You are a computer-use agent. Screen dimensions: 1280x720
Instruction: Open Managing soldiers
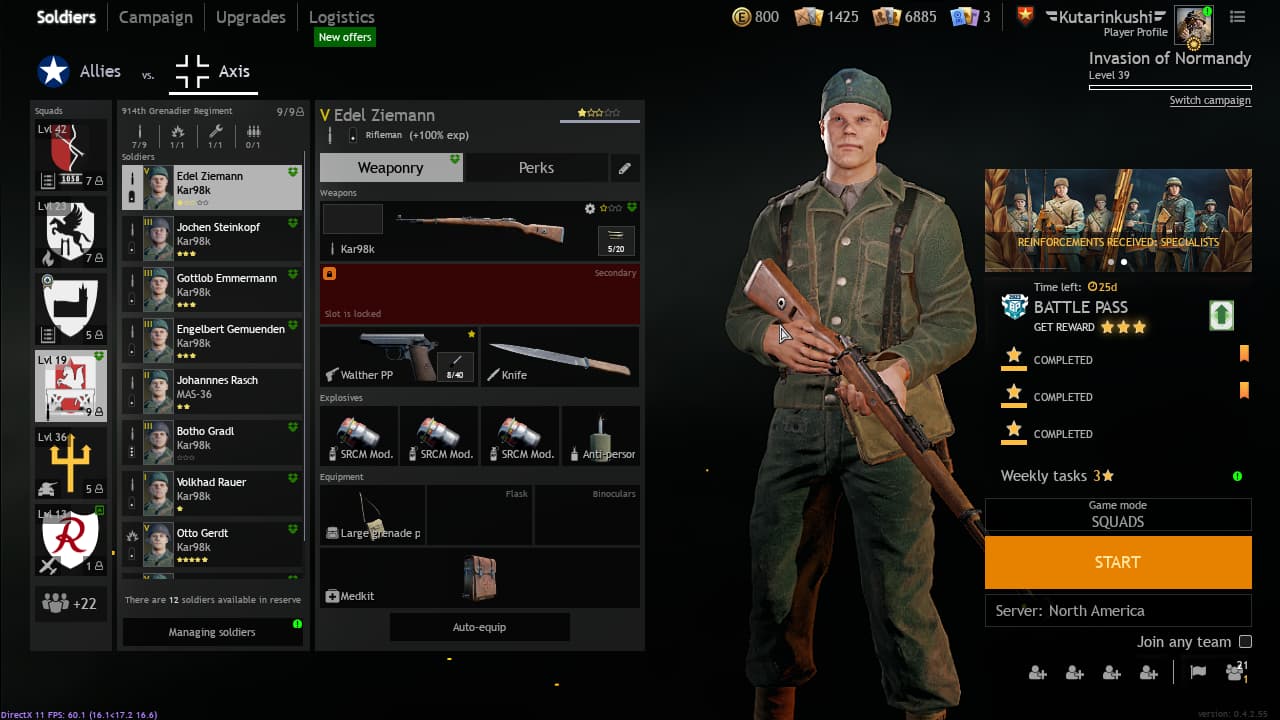coord(211,632)
